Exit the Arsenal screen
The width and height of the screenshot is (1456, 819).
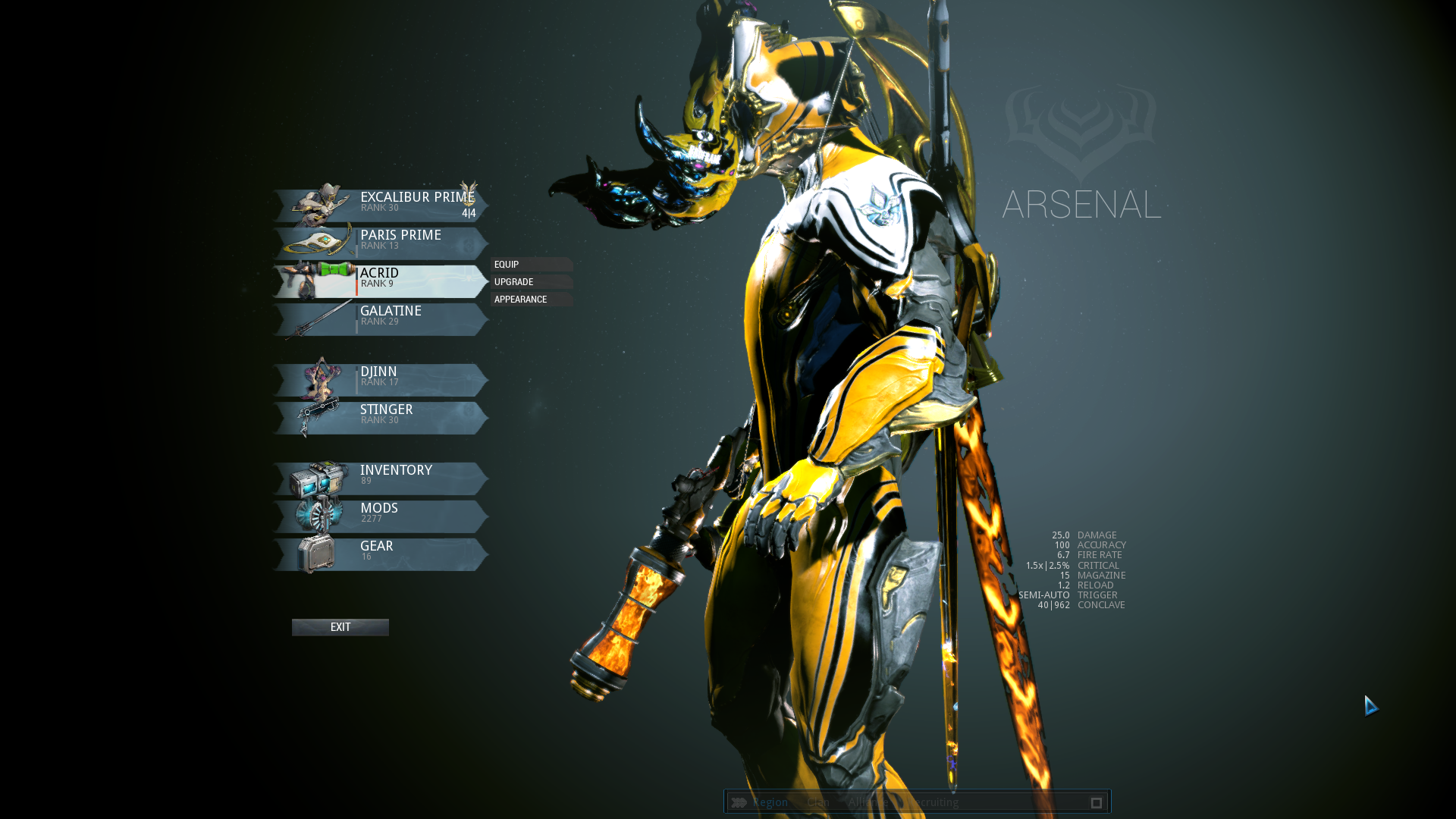340,627
